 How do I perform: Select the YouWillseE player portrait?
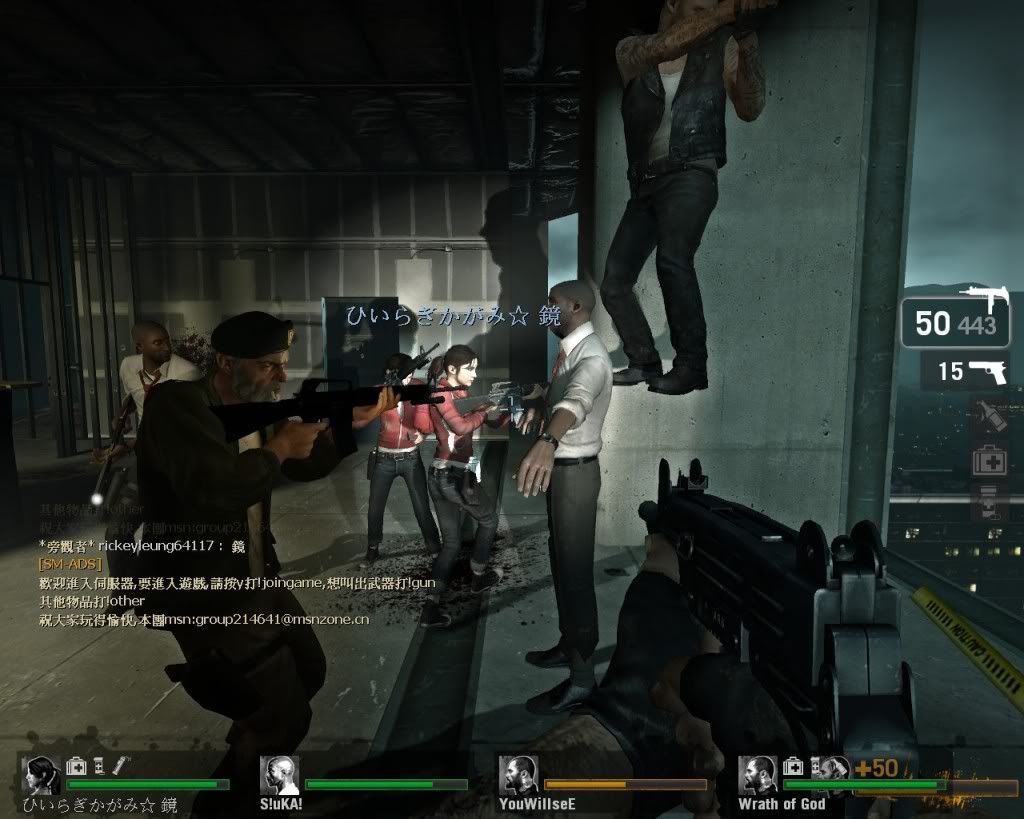click(x=518, y=775)
